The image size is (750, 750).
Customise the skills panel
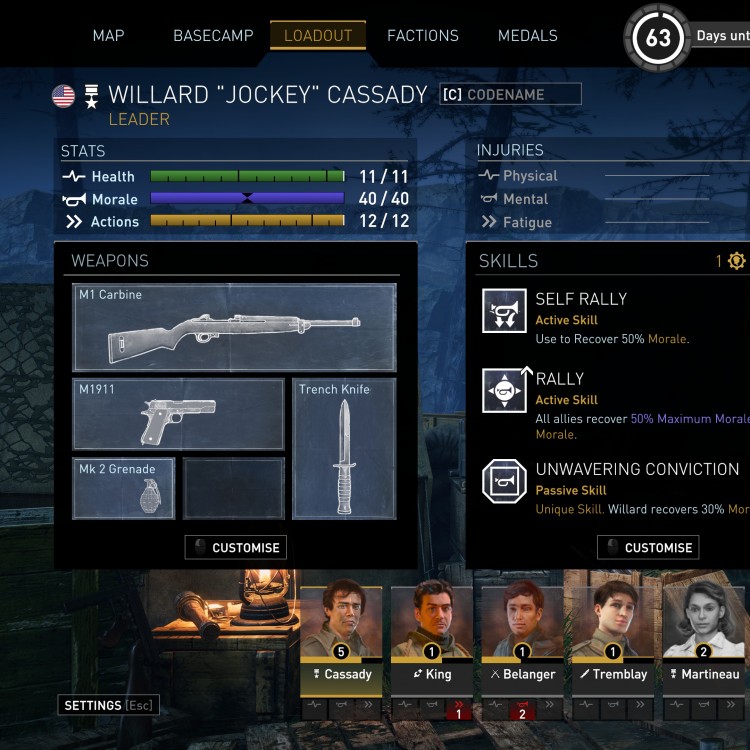(x=648, y=548)
